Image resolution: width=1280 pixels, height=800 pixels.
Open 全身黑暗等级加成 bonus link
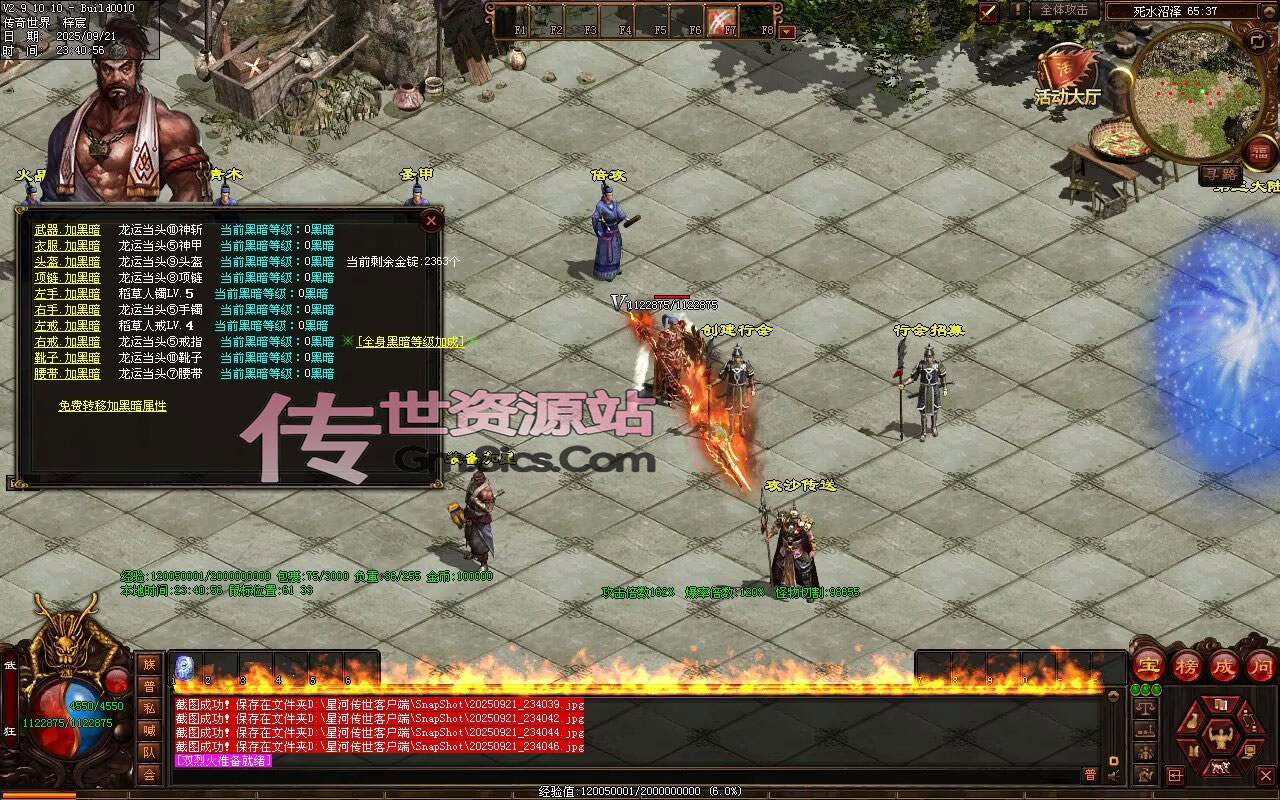tap(410, 342)
